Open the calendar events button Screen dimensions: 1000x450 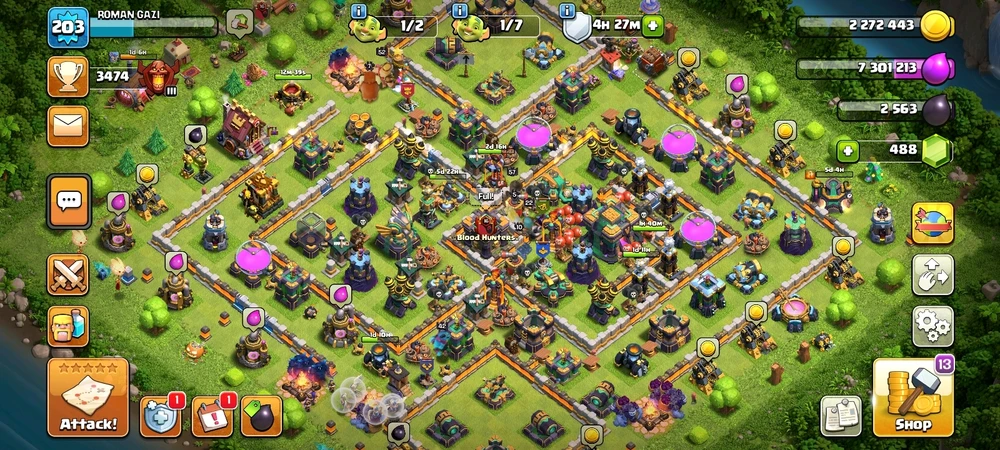pyautogui.click(x=211, y=415)
